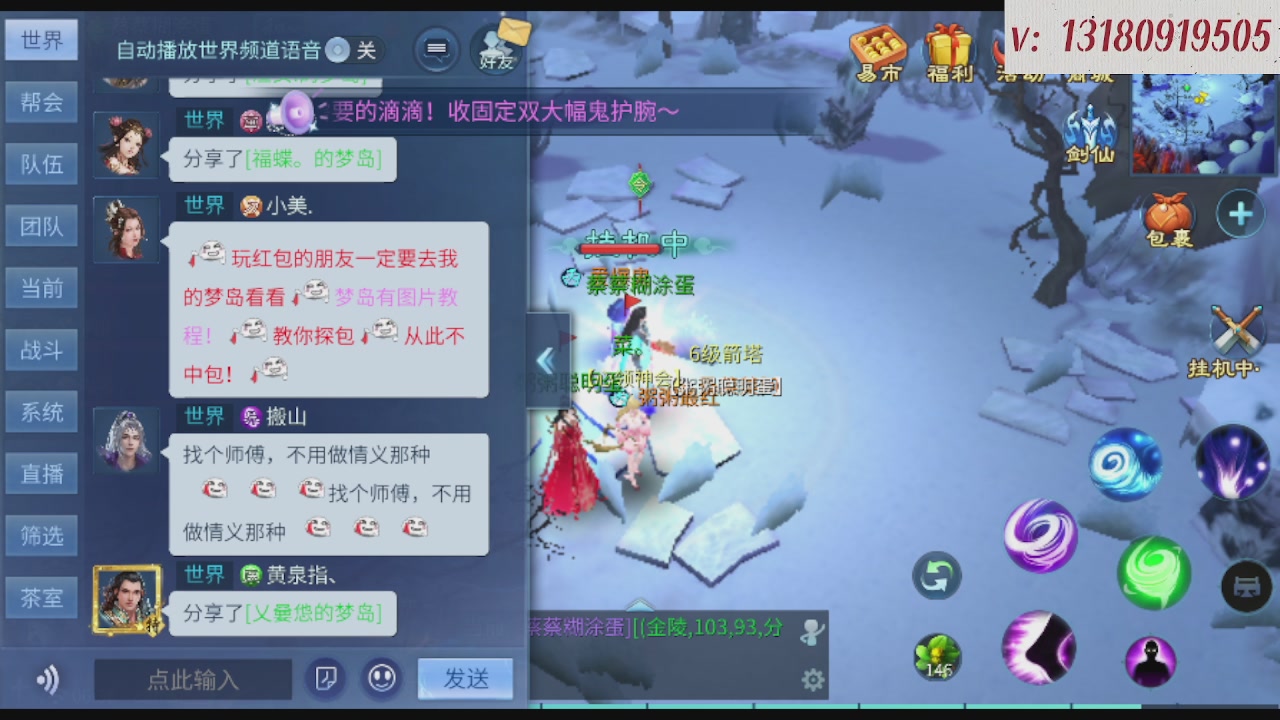Cast the large purple vortex skill

(x=1040, y=536)
